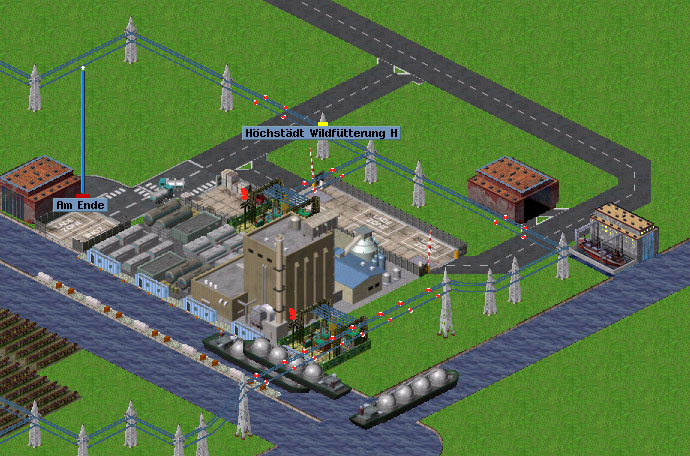Open the Höchstädt Wildfütterung H station label
Image resolution: width=690 pixels, height=456 pixels.
click(321, 132)
